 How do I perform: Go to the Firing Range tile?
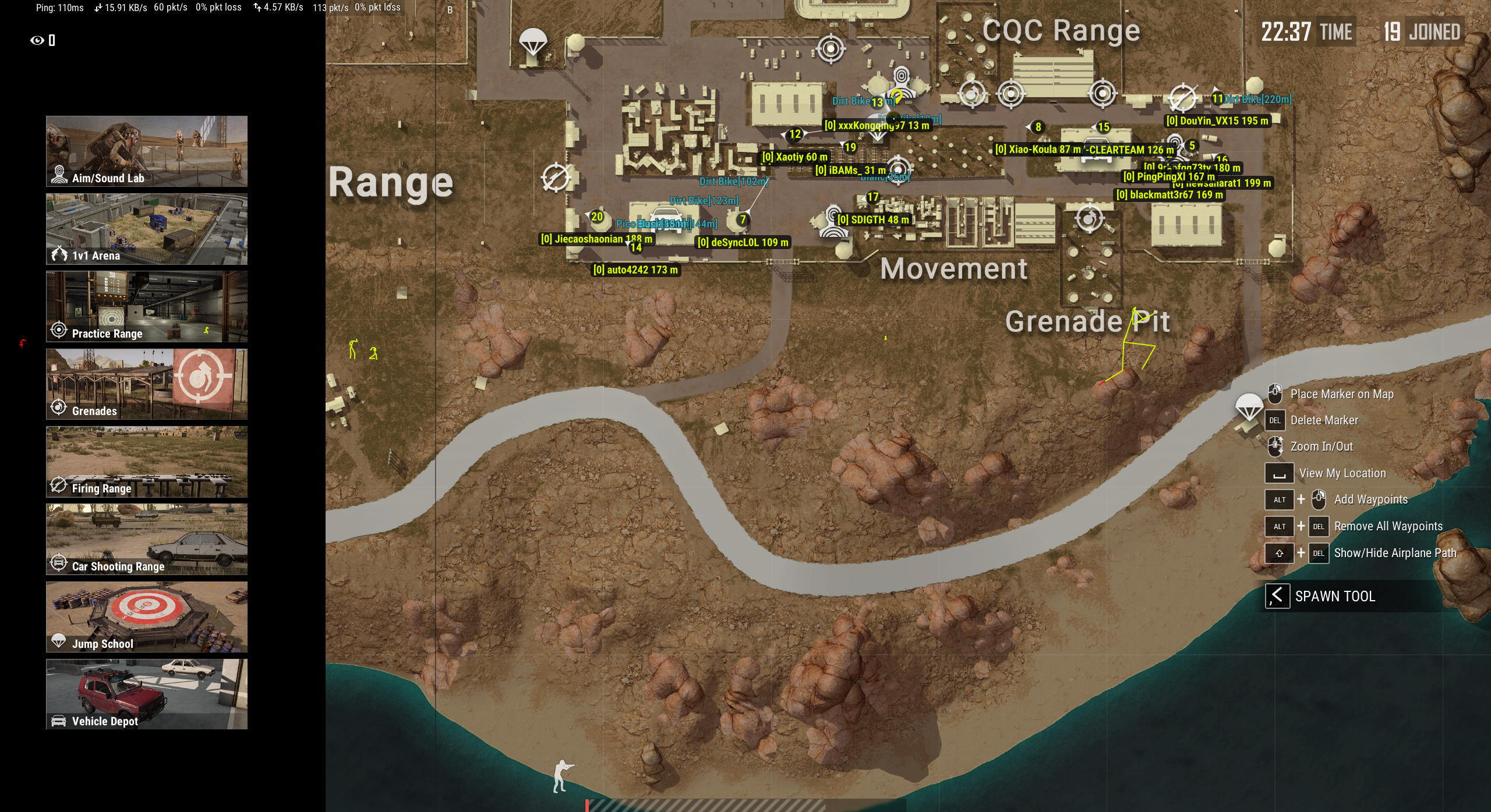pos(147,462)
